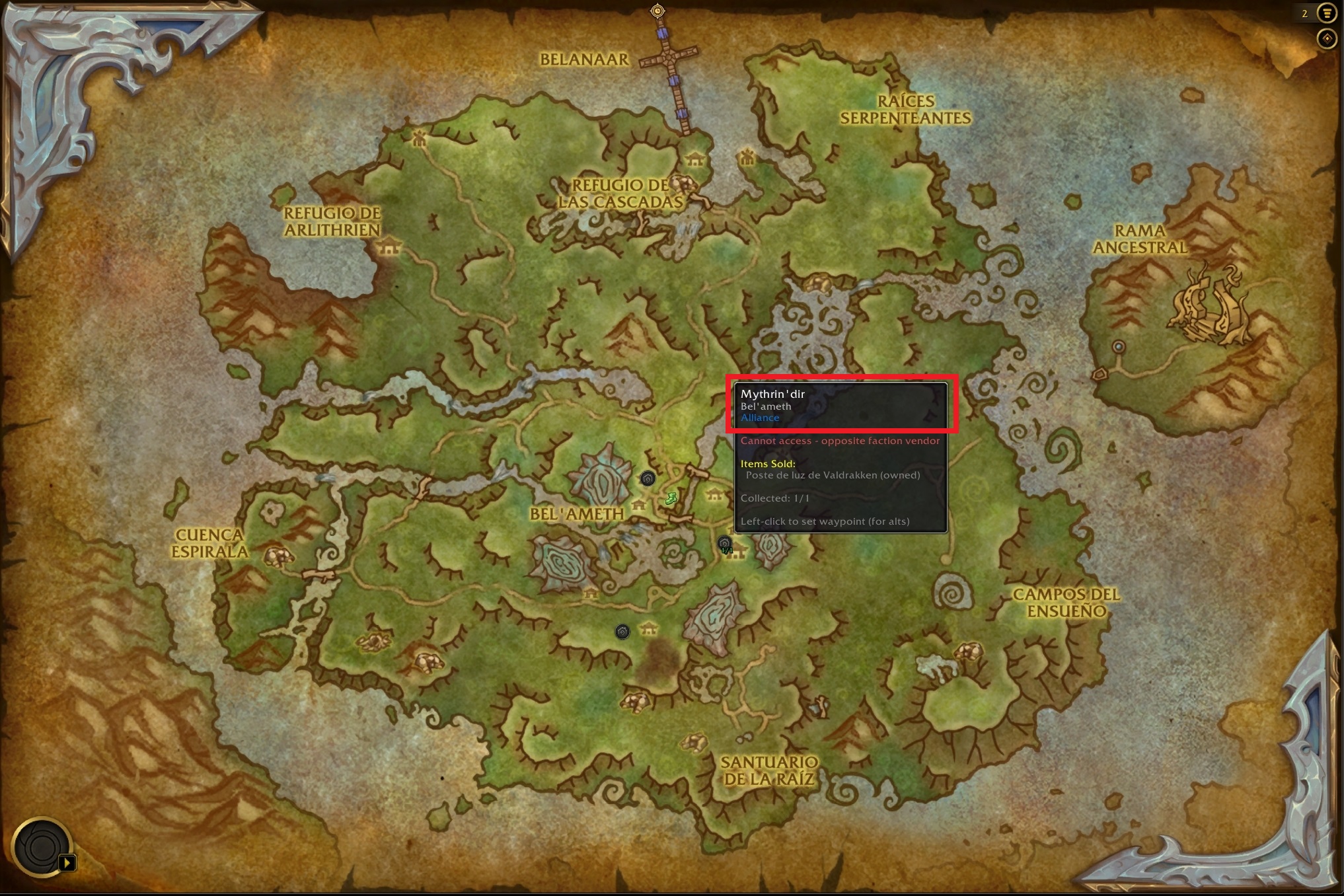Screen dimensions: 1344x896
Task: Select the green boot flight marker
Action: tap(671, 498)
